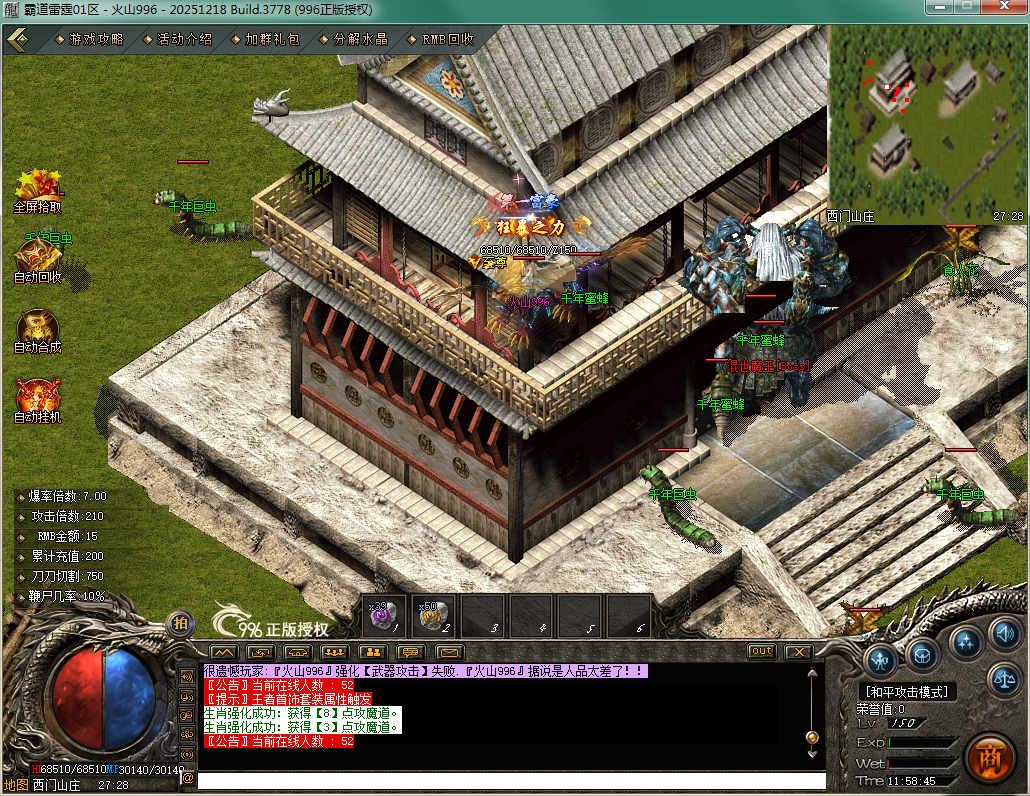Use the orange item in hotbar slot 2
Viewport: 1030px width, 796px height.
pos(434,614)
